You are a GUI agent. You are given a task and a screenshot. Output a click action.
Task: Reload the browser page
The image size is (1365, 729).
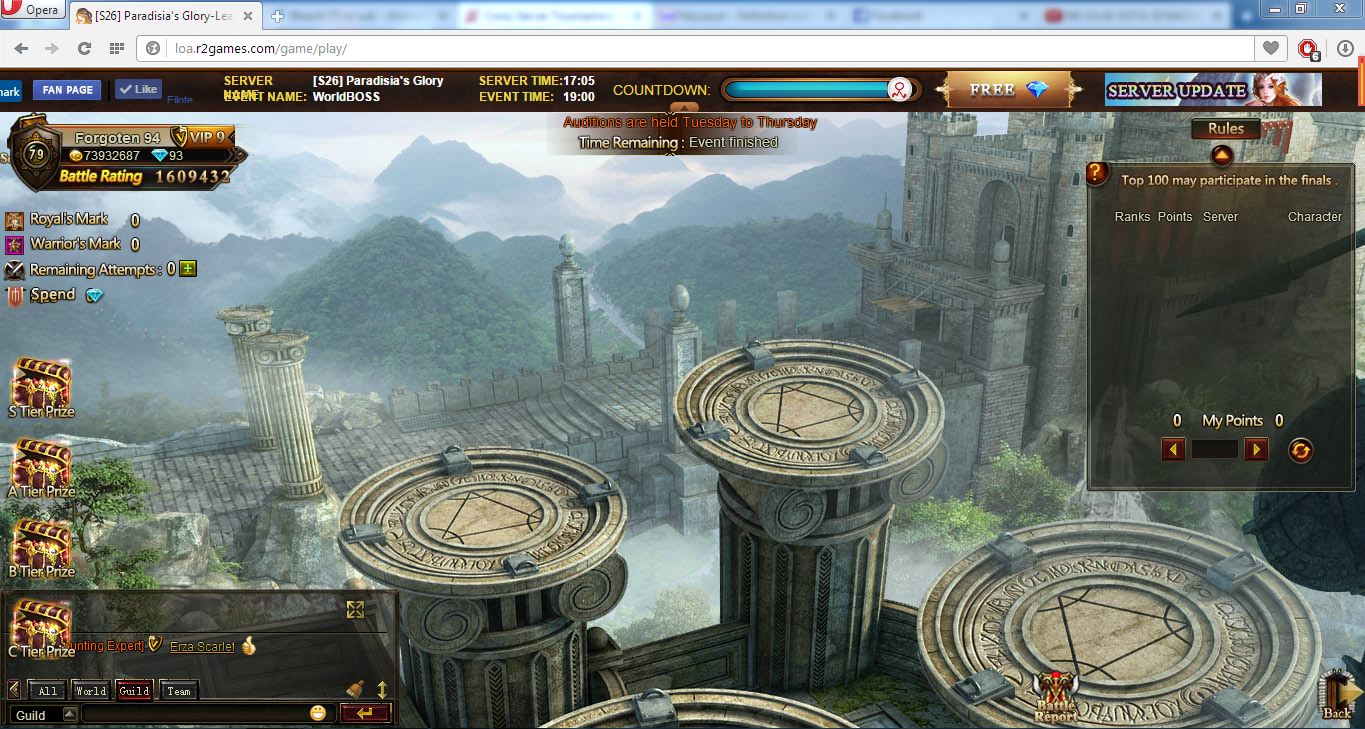click(84, 48)
